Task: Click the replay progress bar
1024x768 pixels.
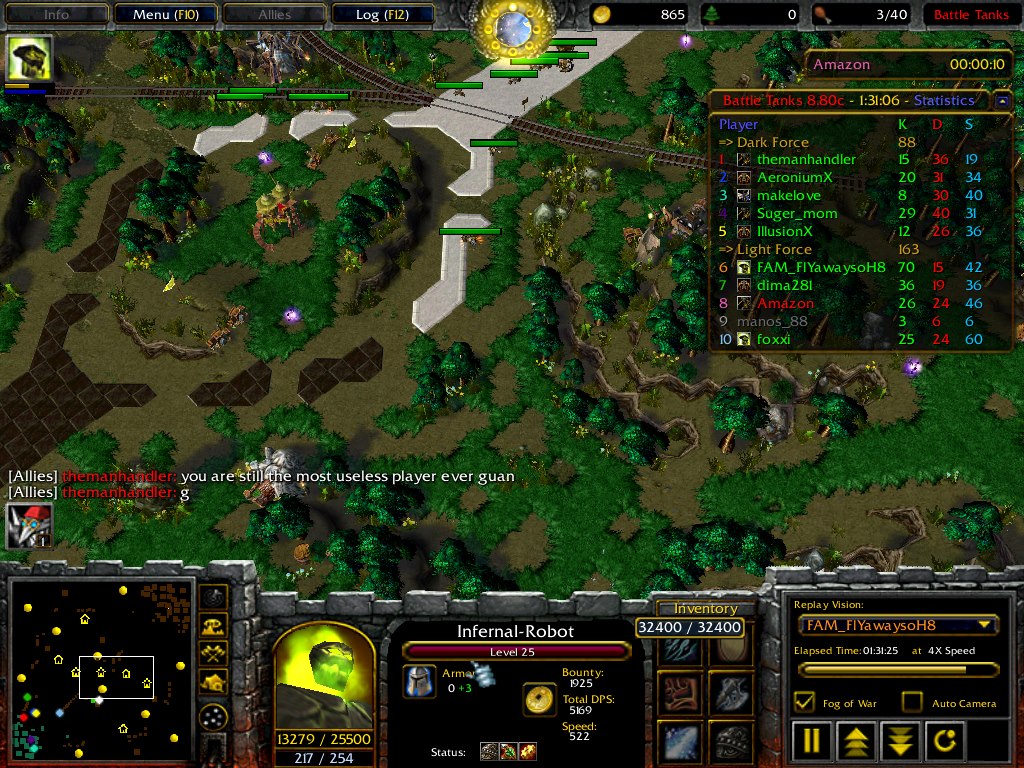Action: (897, 670)
